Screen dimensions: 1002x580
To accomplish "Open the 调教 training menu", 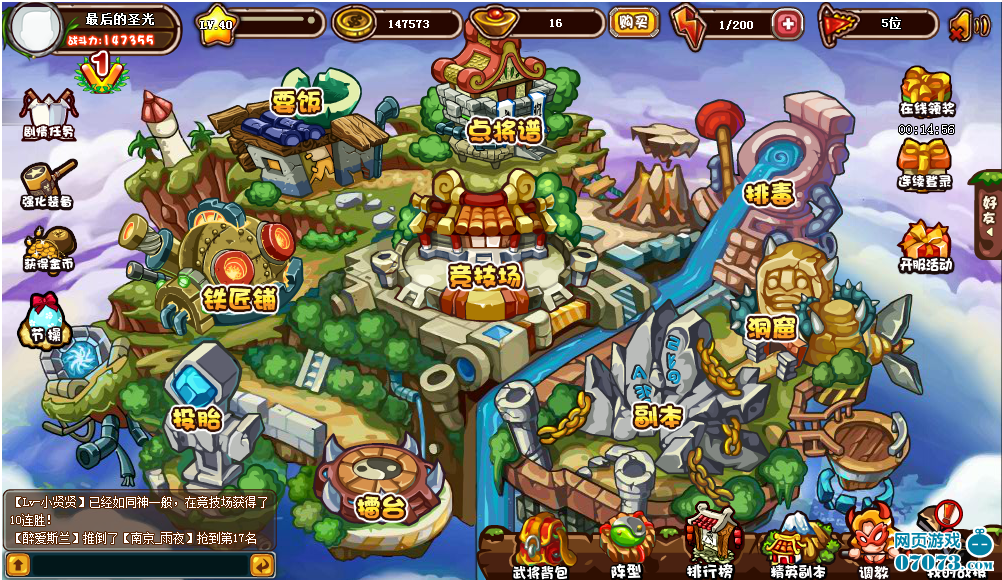I will pyautogui.click(x=874, y=545).
